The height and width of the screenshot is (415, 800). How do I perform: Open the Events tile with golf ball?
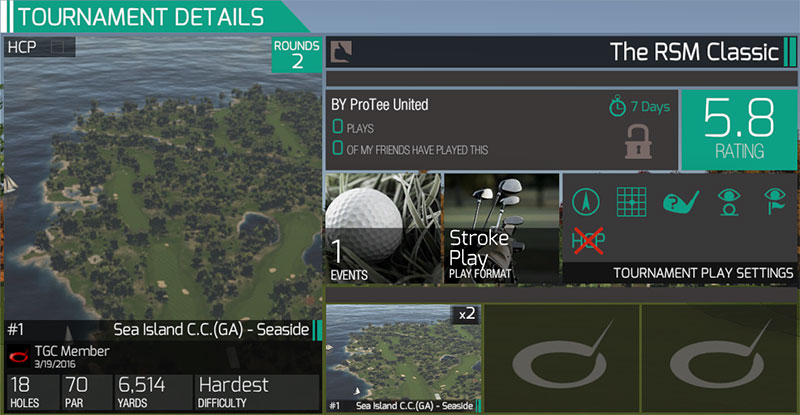pos(382,230)
